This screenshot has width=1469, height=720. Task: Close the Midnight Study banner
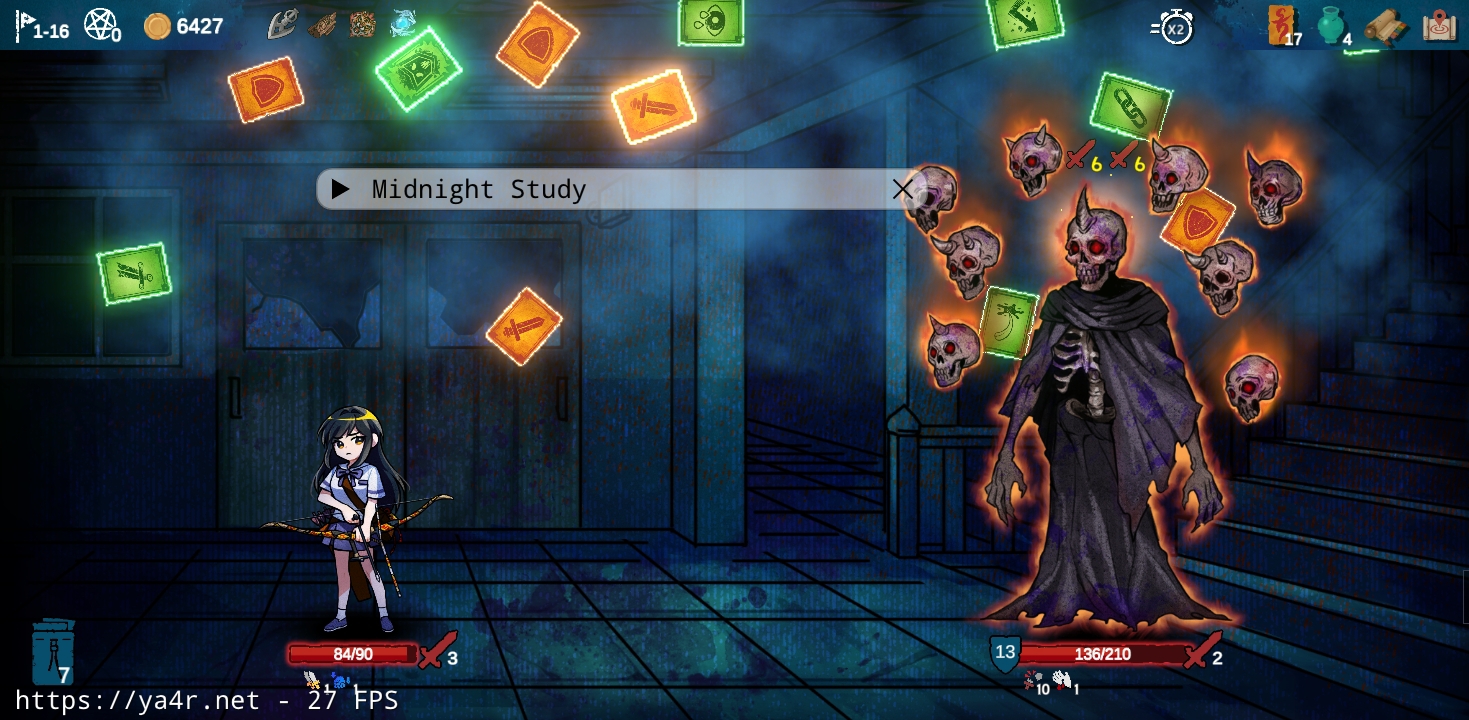click(x=902, y=189)
